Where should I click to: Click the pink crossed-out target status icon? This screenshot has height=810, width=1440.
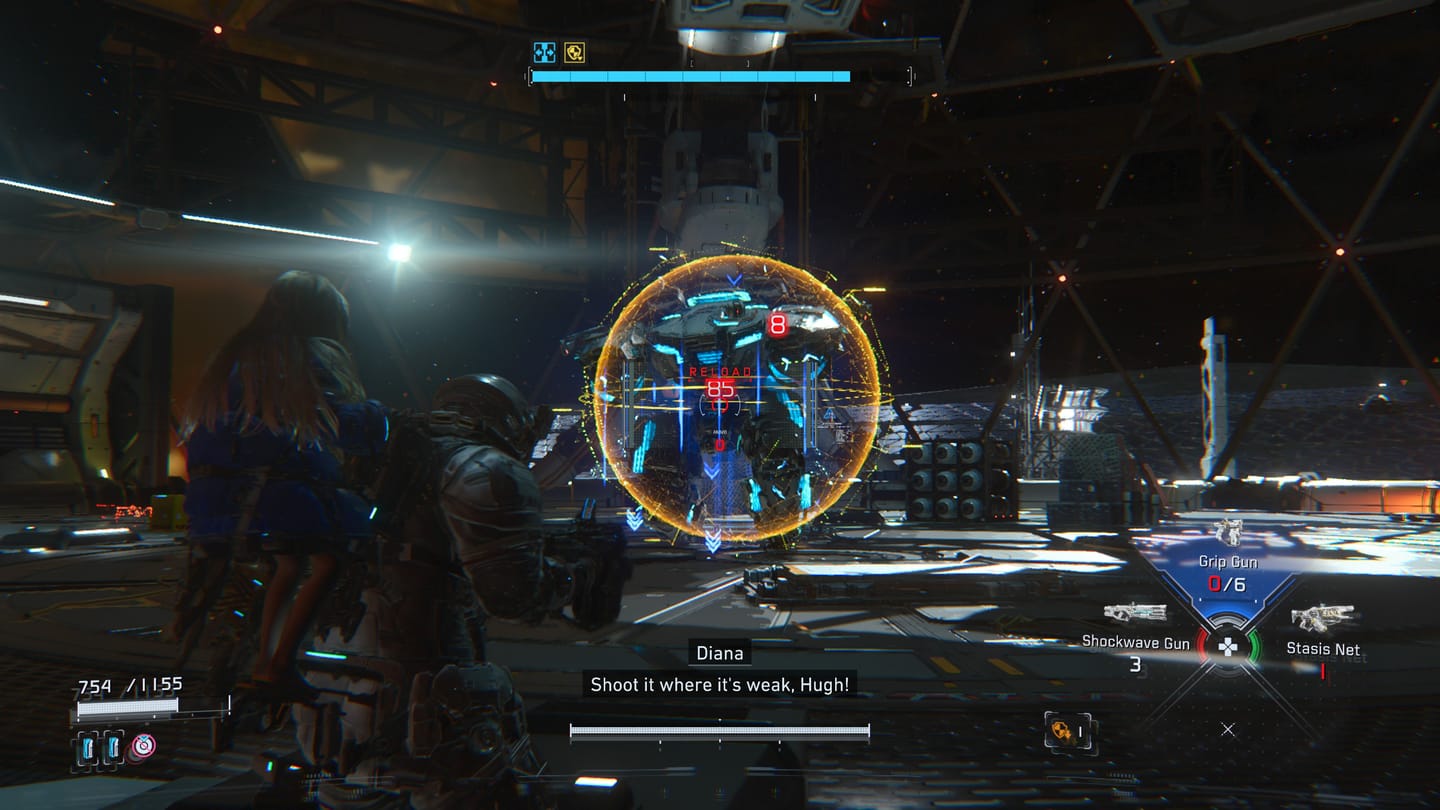pyautogui.click(x=144, y=746)
